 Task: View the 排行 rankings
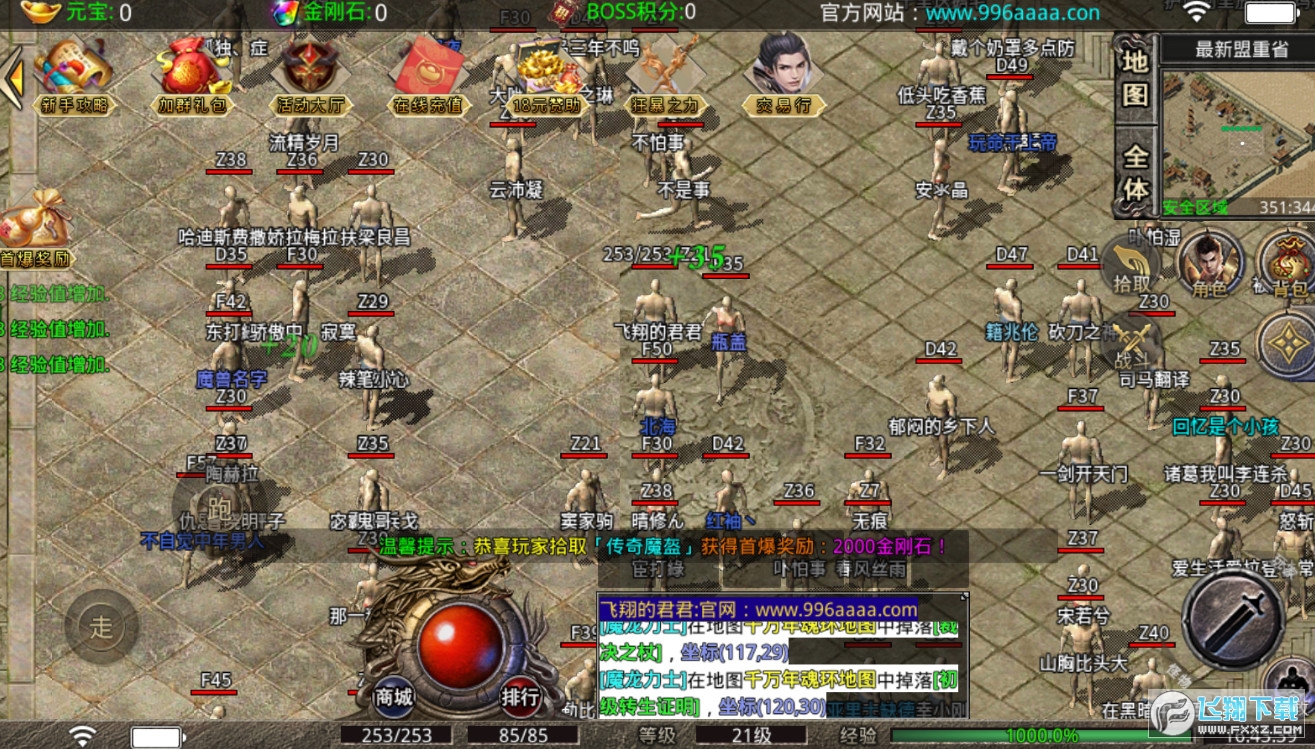[x=520, y=696]
